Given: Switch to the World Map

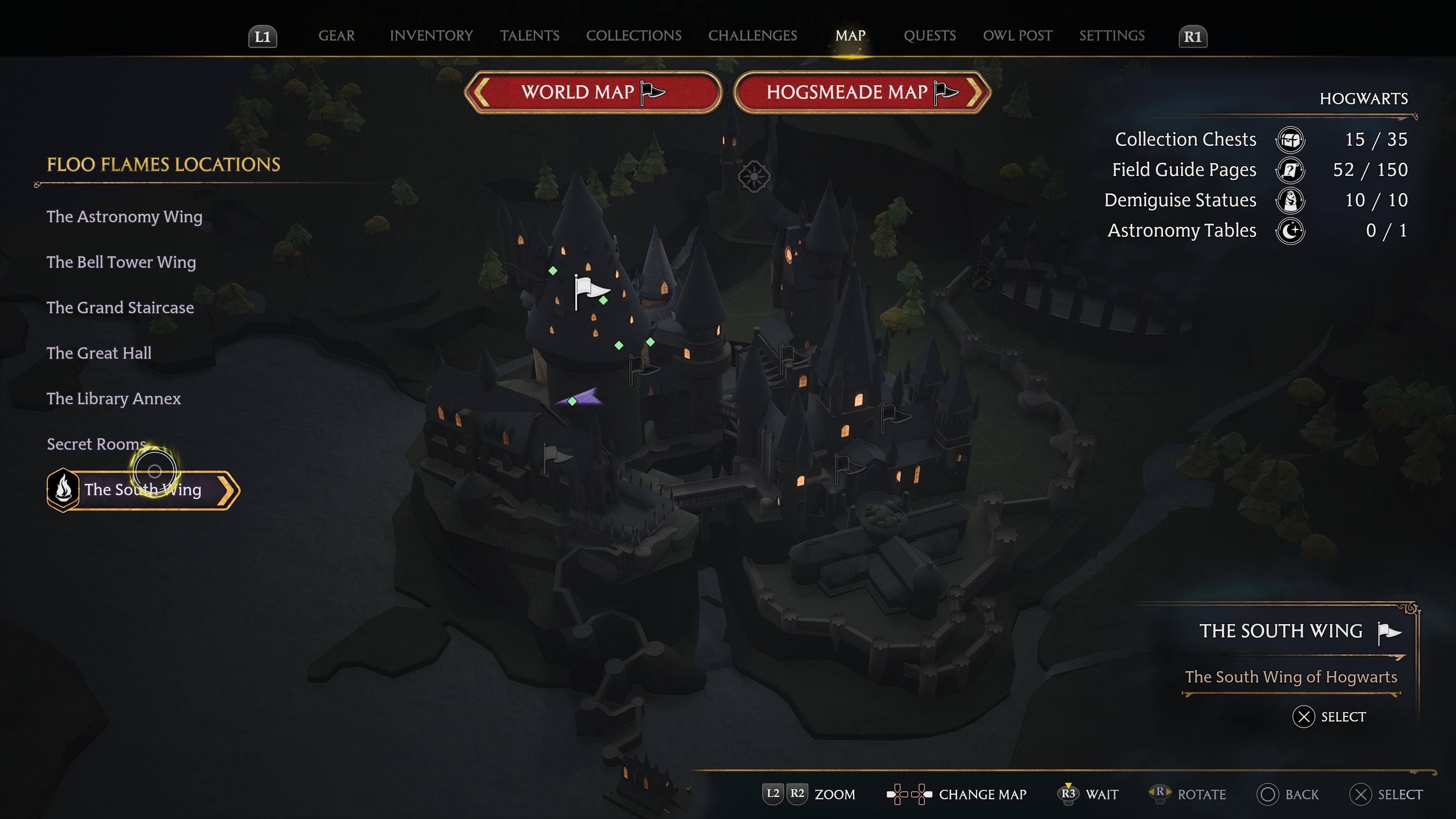Looking at the screenshot, I should [x=592, y=92].
